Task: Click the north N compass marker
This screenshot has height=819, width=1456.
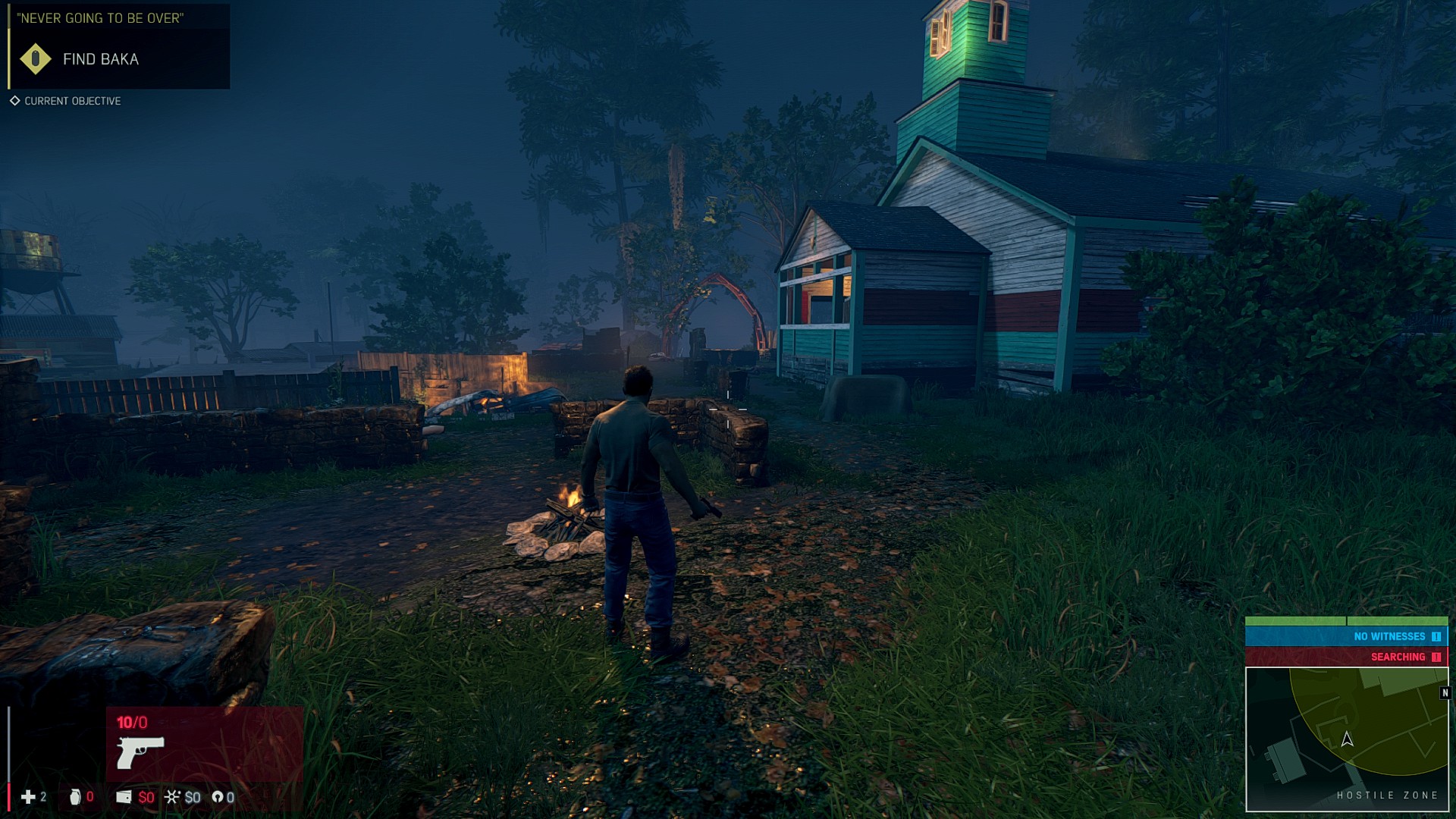Action: 1445,693
